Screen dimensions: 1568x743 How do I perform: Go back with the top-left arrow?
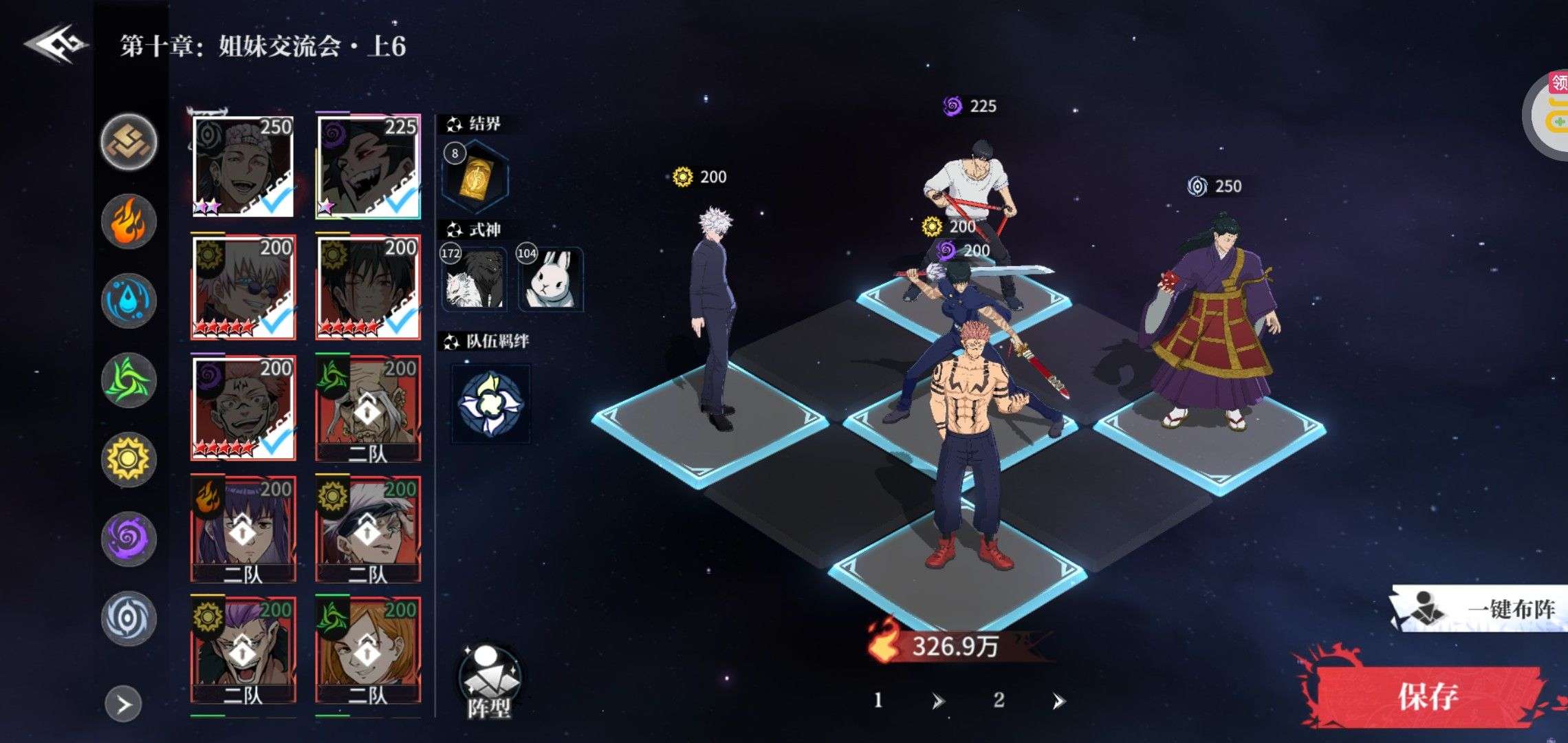[56, 45]
